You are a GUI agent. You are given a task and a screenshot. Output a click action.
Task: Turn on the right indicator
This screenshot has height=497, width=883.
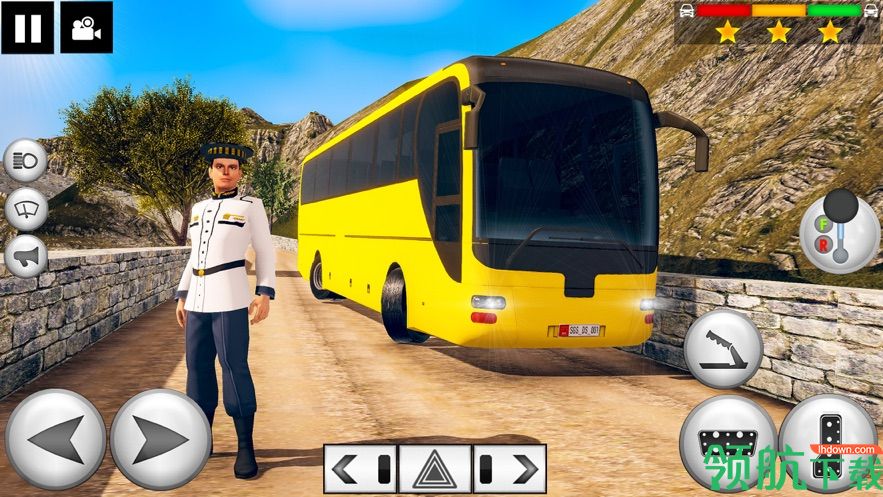pos(509,468)
